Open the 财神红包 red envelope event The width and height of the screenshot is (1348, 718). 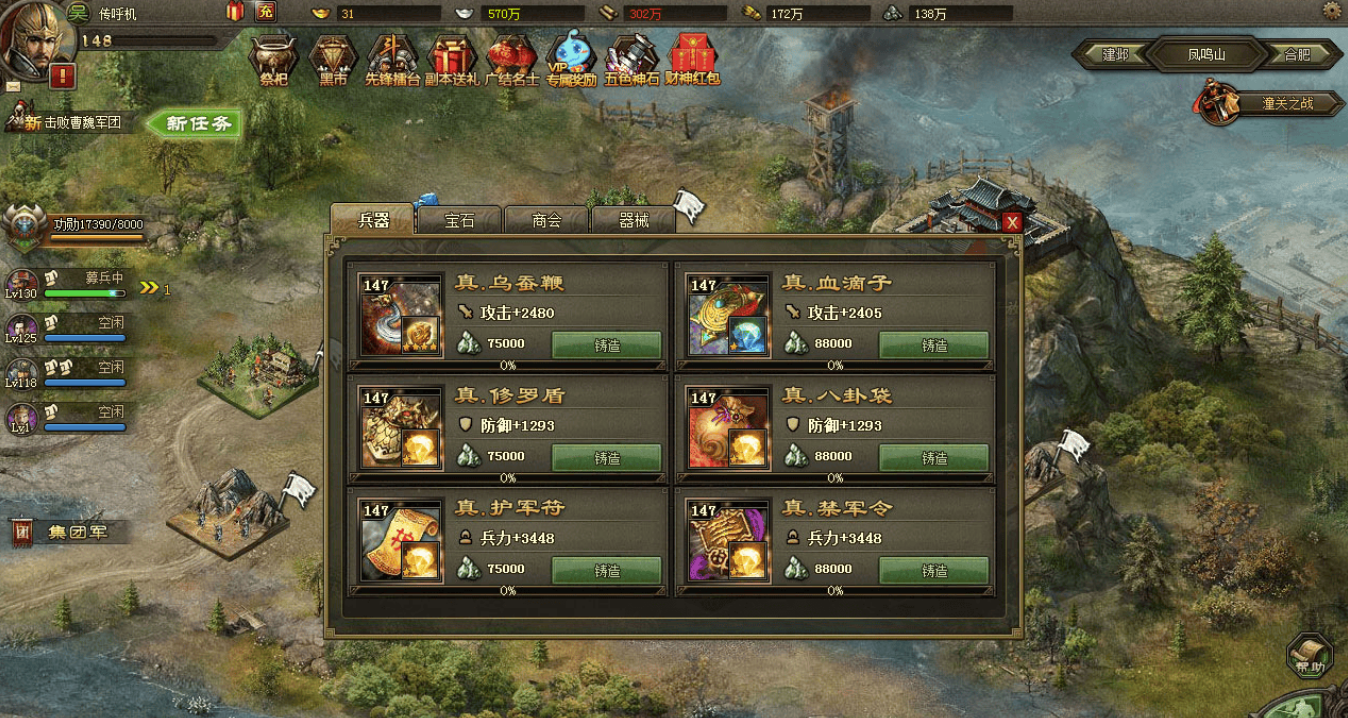pos(694,60)
